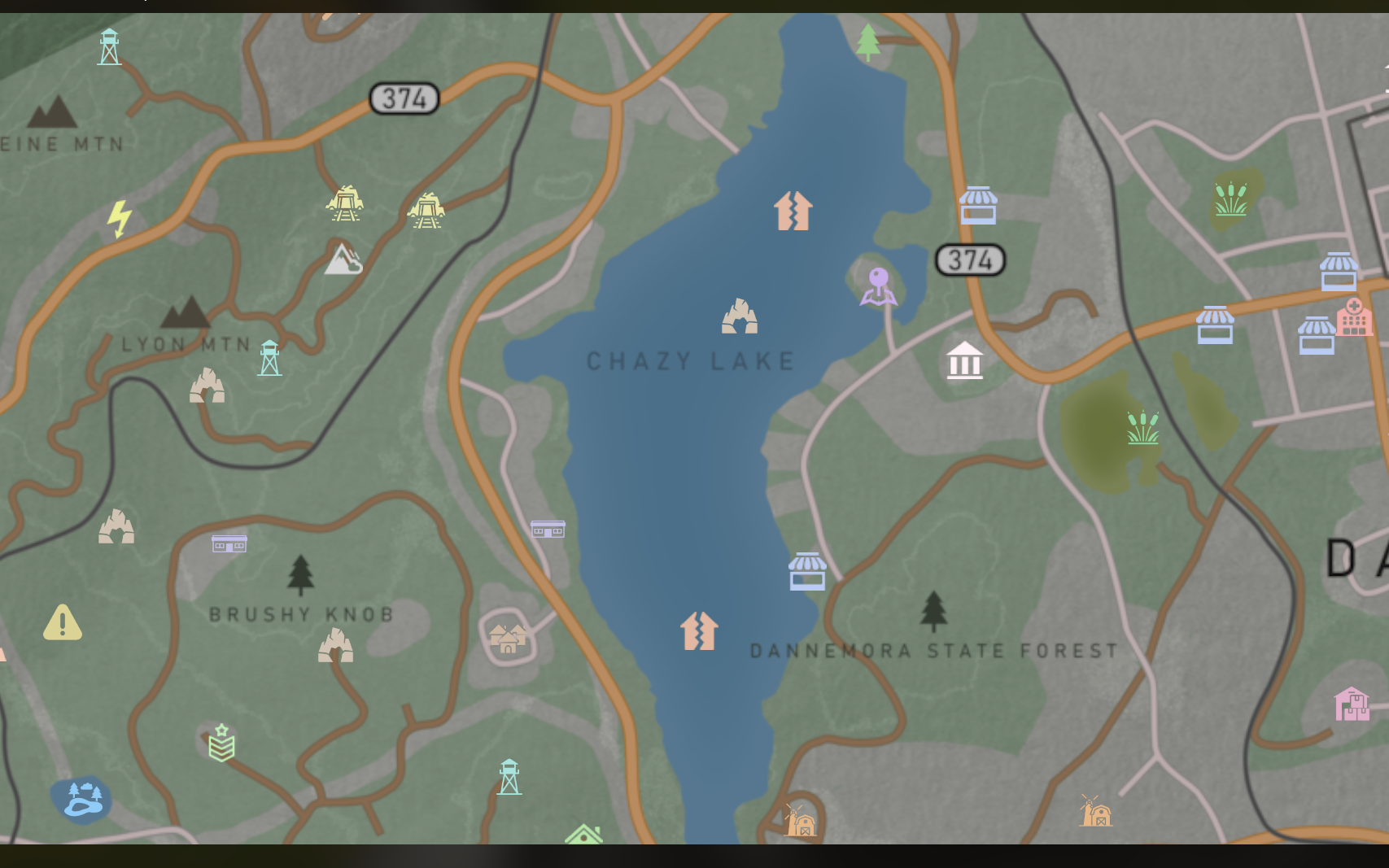
Task: Select the yellow lightning bolt map marker
Action: (120, 218)
